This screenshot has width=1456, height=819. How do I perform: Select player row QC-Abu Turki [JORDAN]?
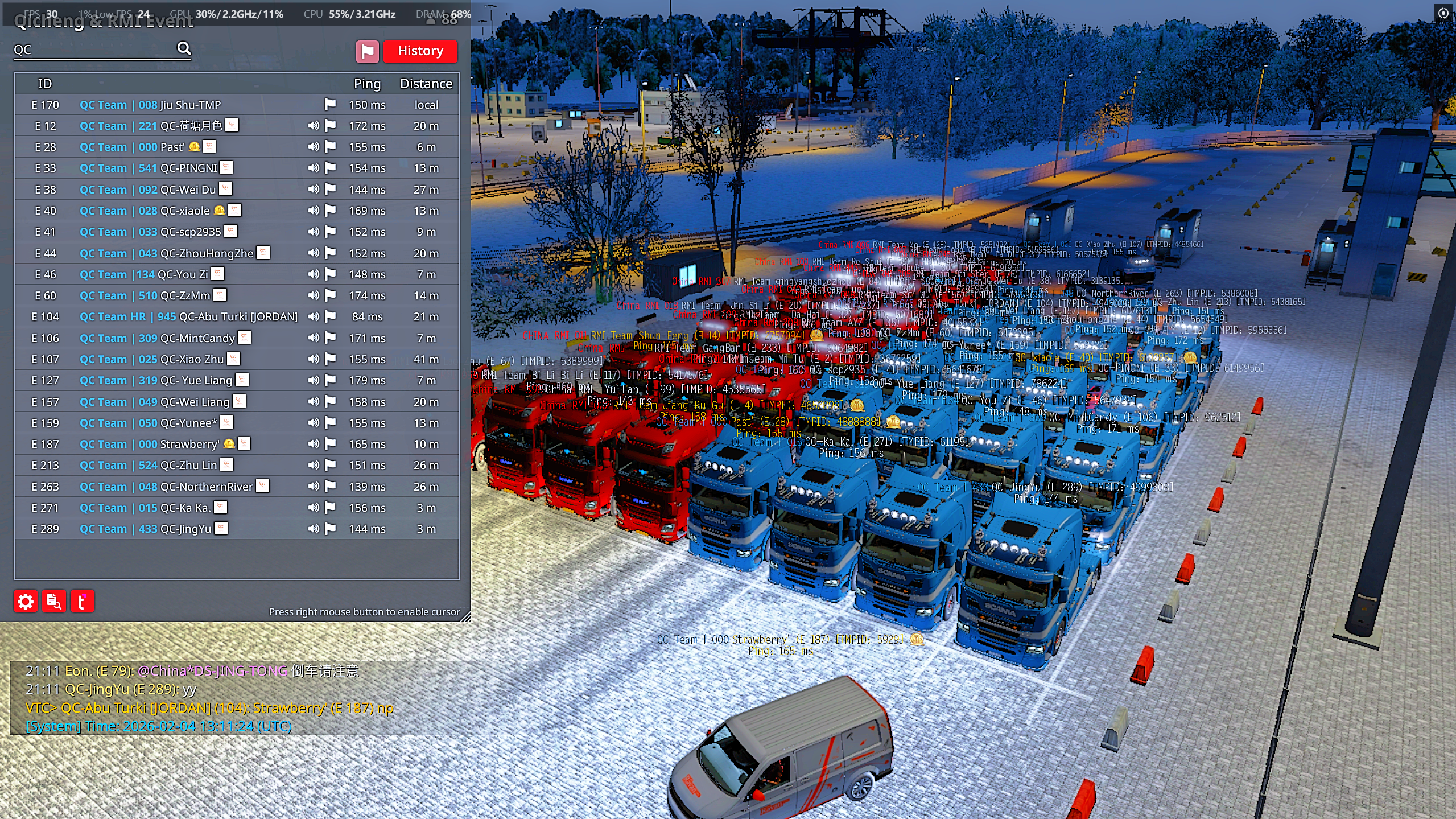(188, 316)
